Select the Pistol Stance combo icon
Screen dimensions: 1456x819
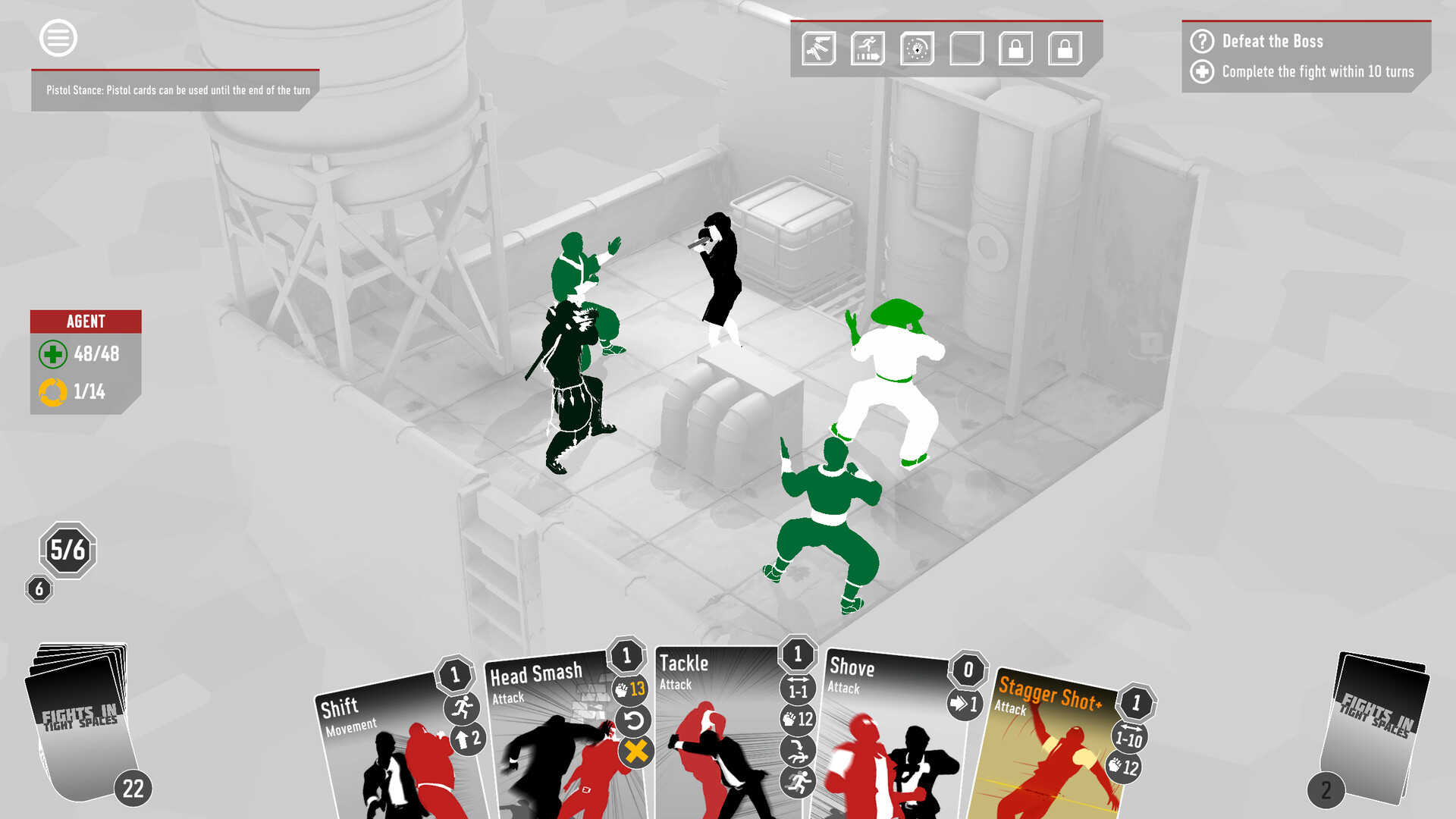tap(819, 48)
